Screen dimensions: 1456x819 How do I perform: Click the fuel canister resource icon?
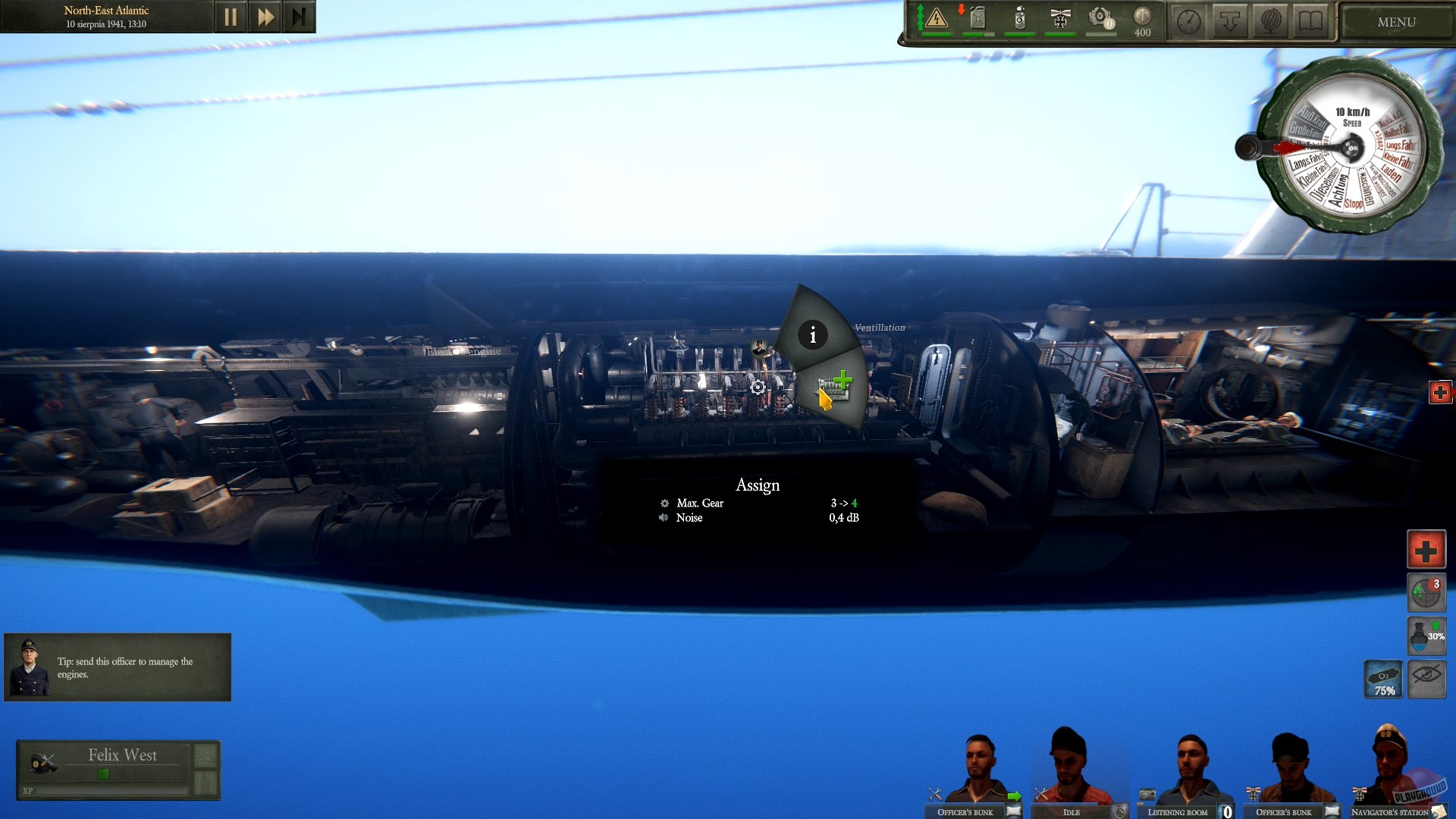pyautogui.click(x=977, y=19)
